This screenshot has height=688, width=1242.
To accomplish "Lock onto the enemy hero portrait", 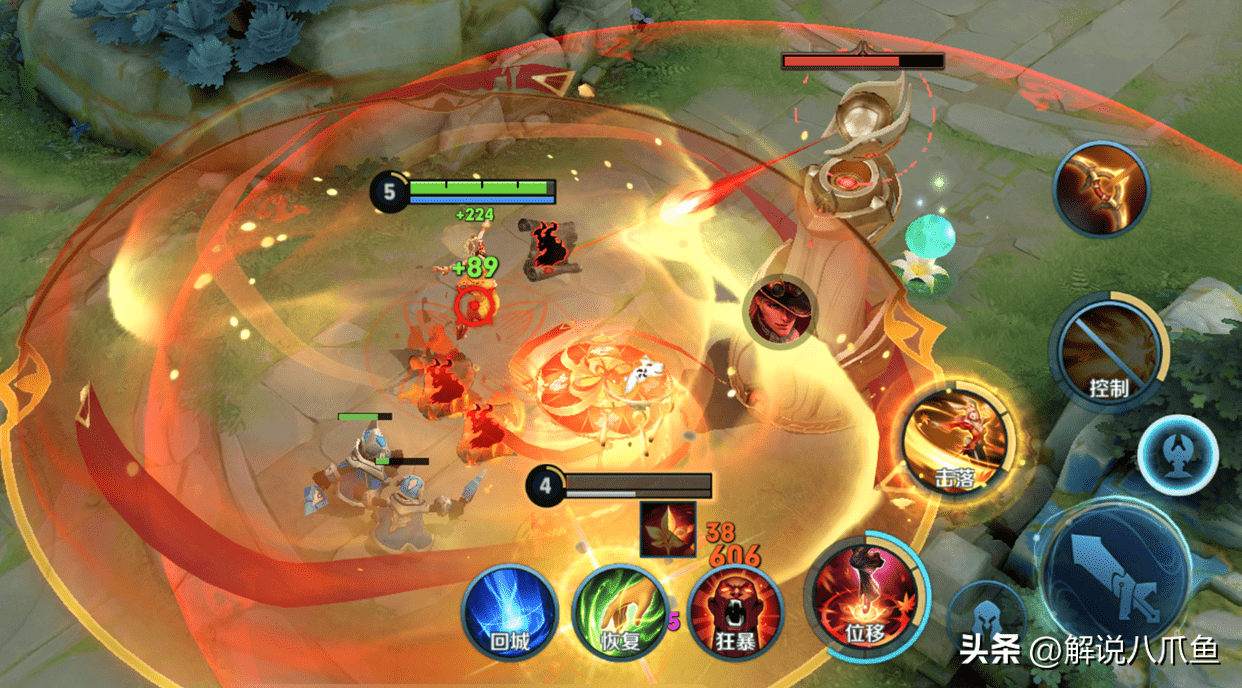I will point(780,310).
